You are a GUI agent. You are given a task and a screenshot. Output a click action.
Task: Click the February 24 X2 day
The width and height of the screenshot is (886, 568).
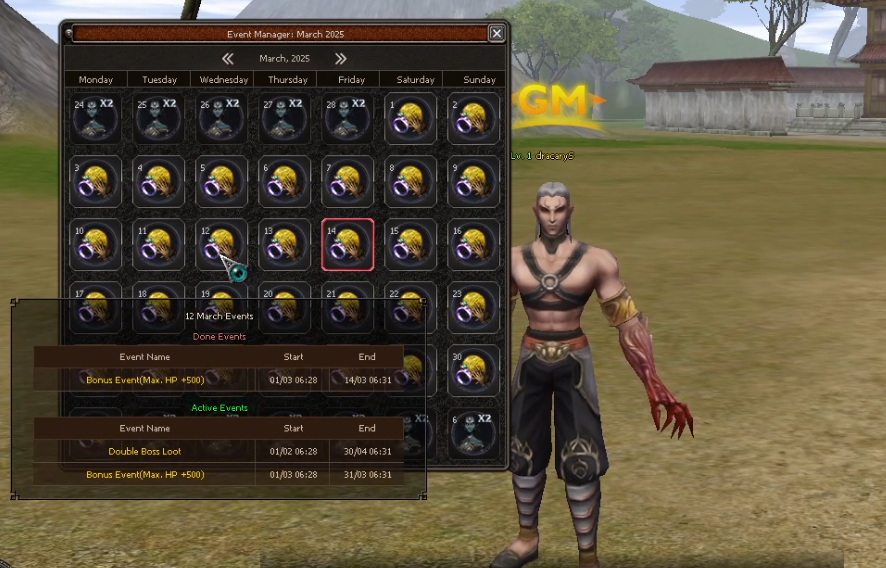(95, 119)
